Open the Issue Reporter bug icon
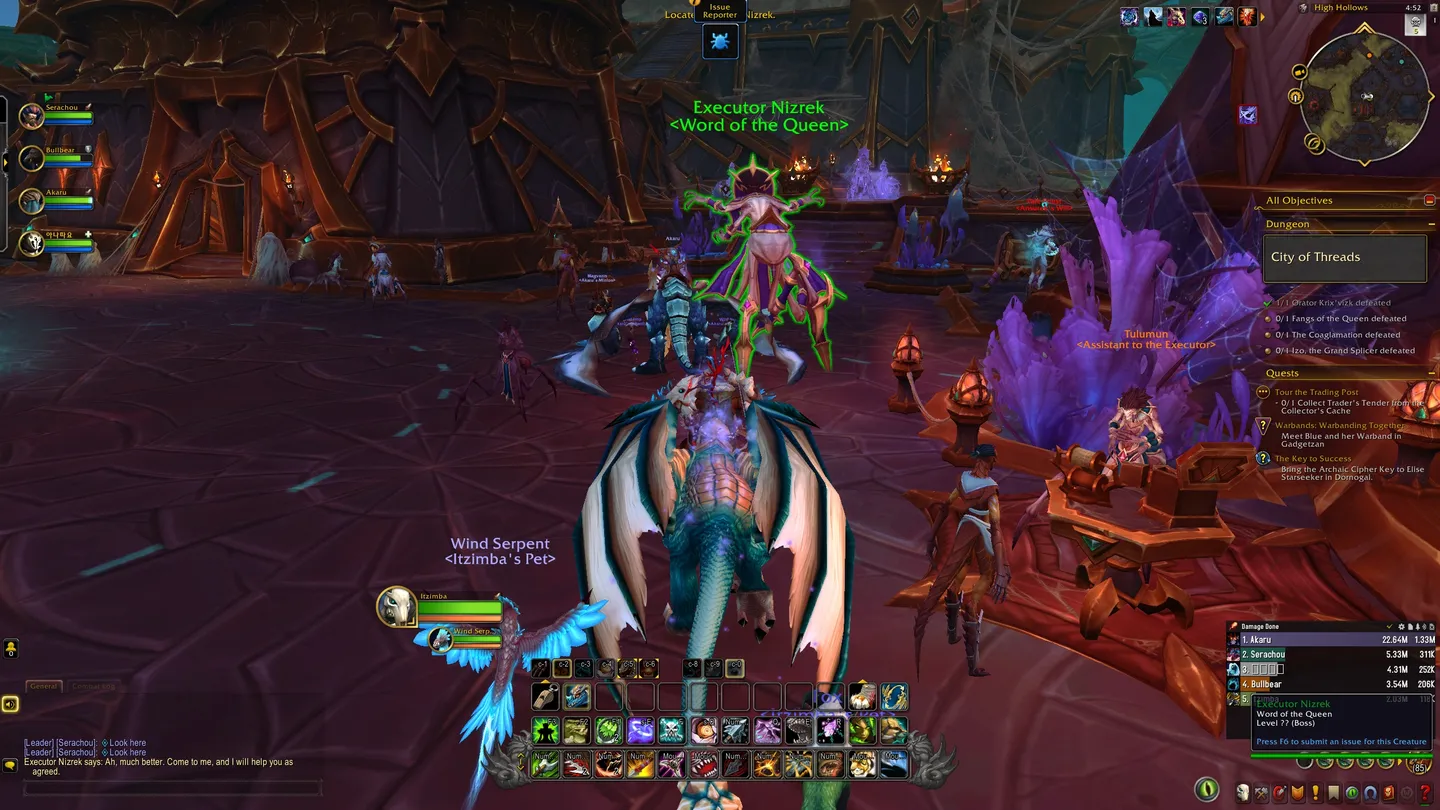1440x810 pixels. 720,41
